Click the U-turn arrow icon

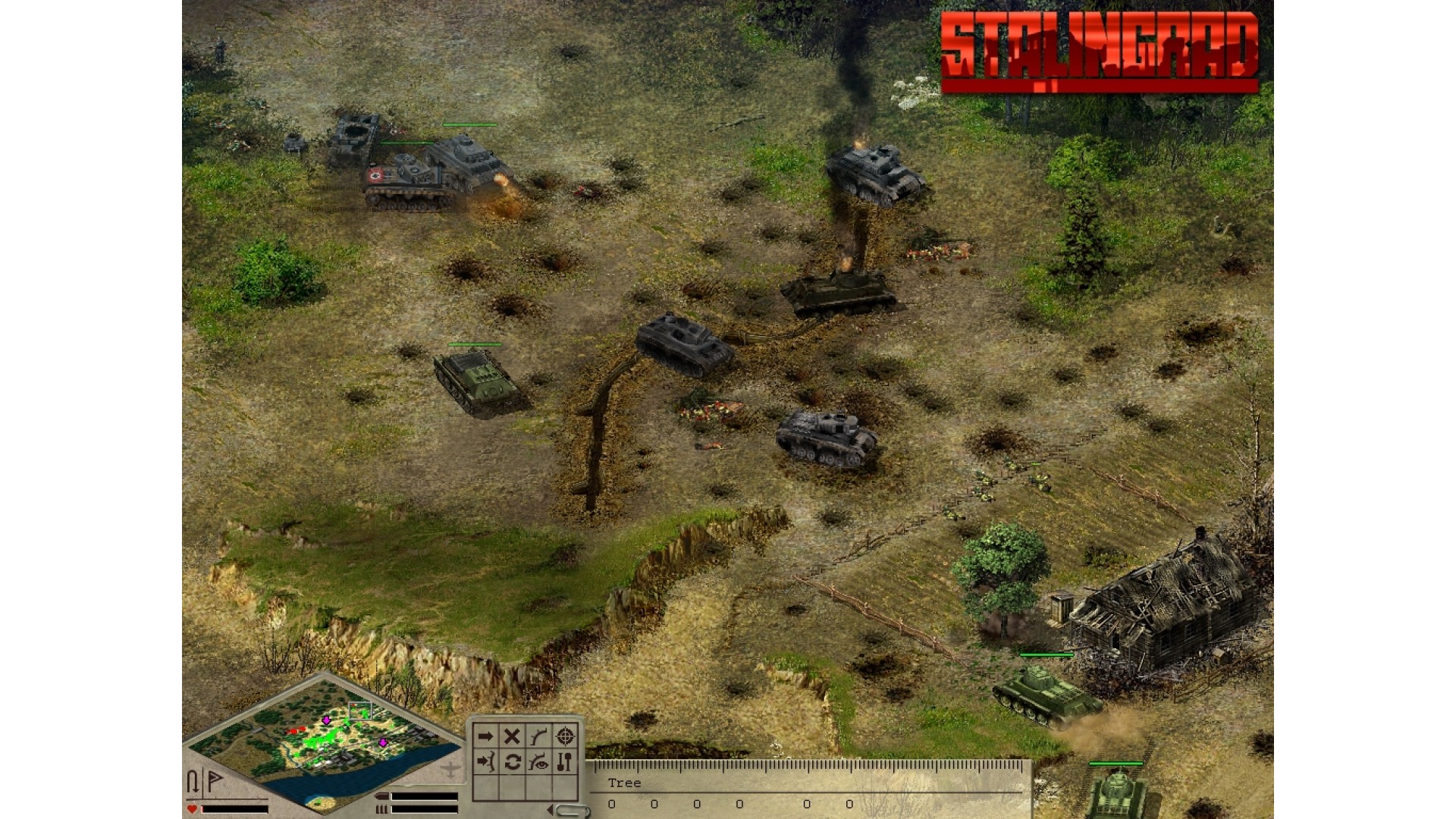point(193,781)
